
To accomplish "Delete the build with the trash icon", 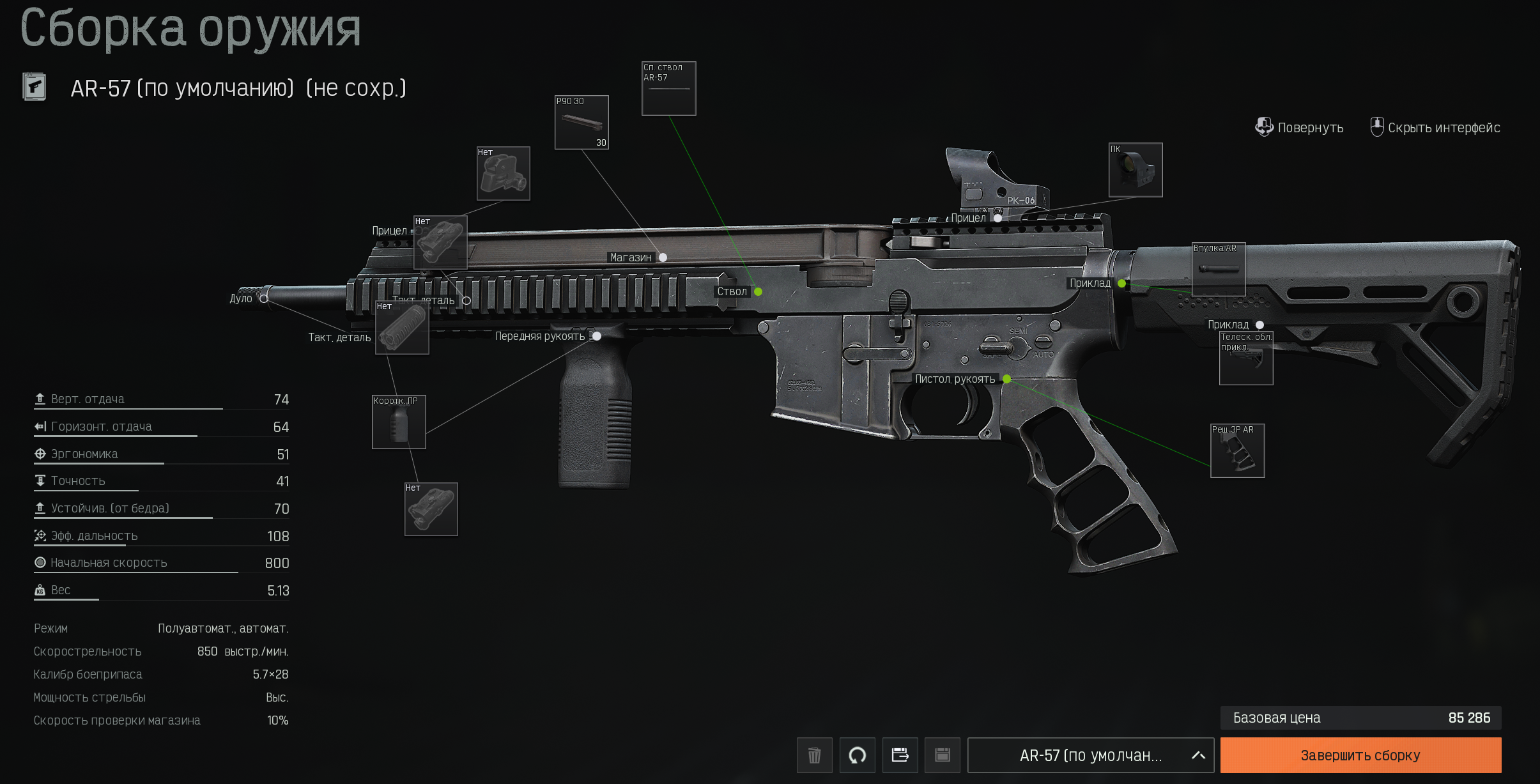I will [x=814, y=755].
